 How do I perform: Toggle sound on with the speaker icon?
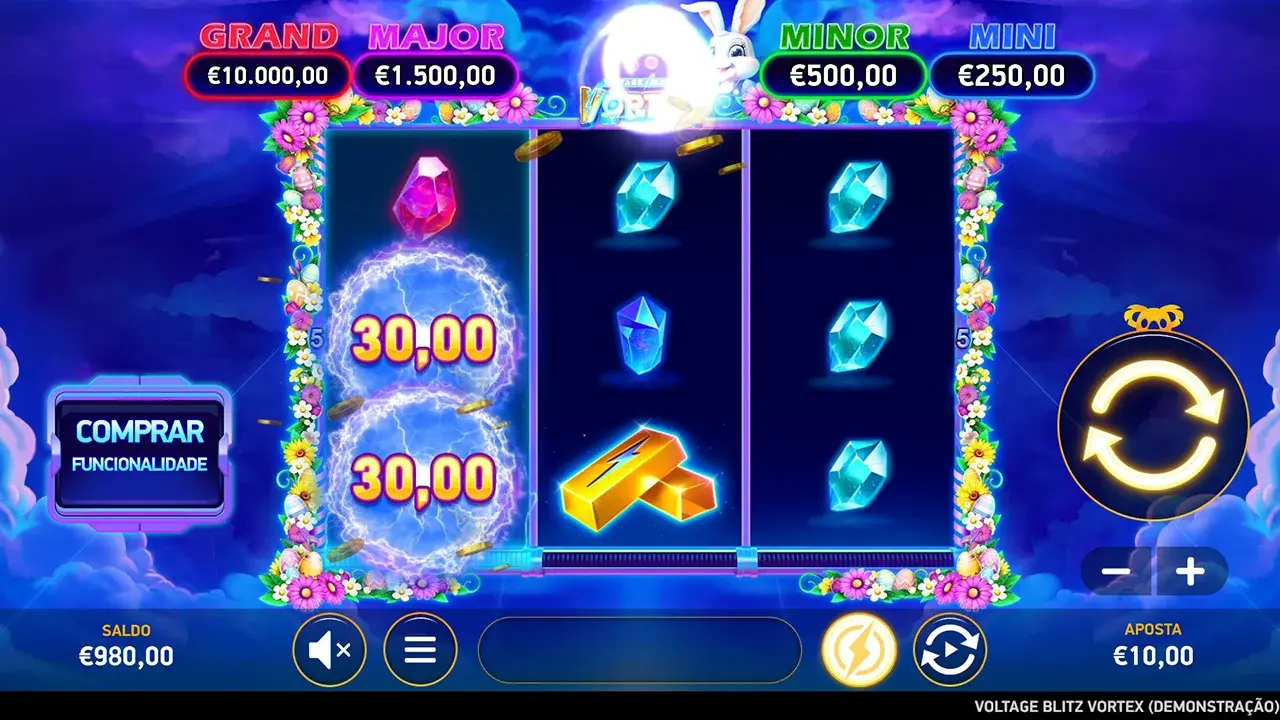click(330, 650)
